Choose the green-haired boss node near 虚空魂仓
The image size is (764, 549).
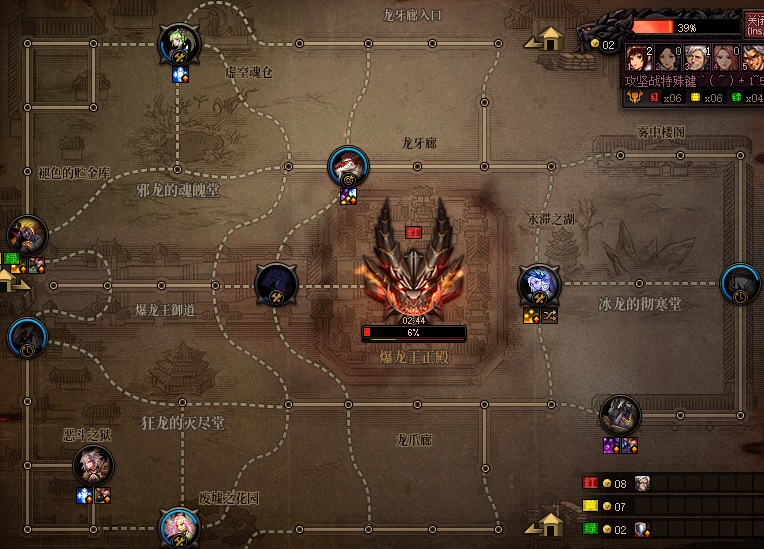click(180, 44)
